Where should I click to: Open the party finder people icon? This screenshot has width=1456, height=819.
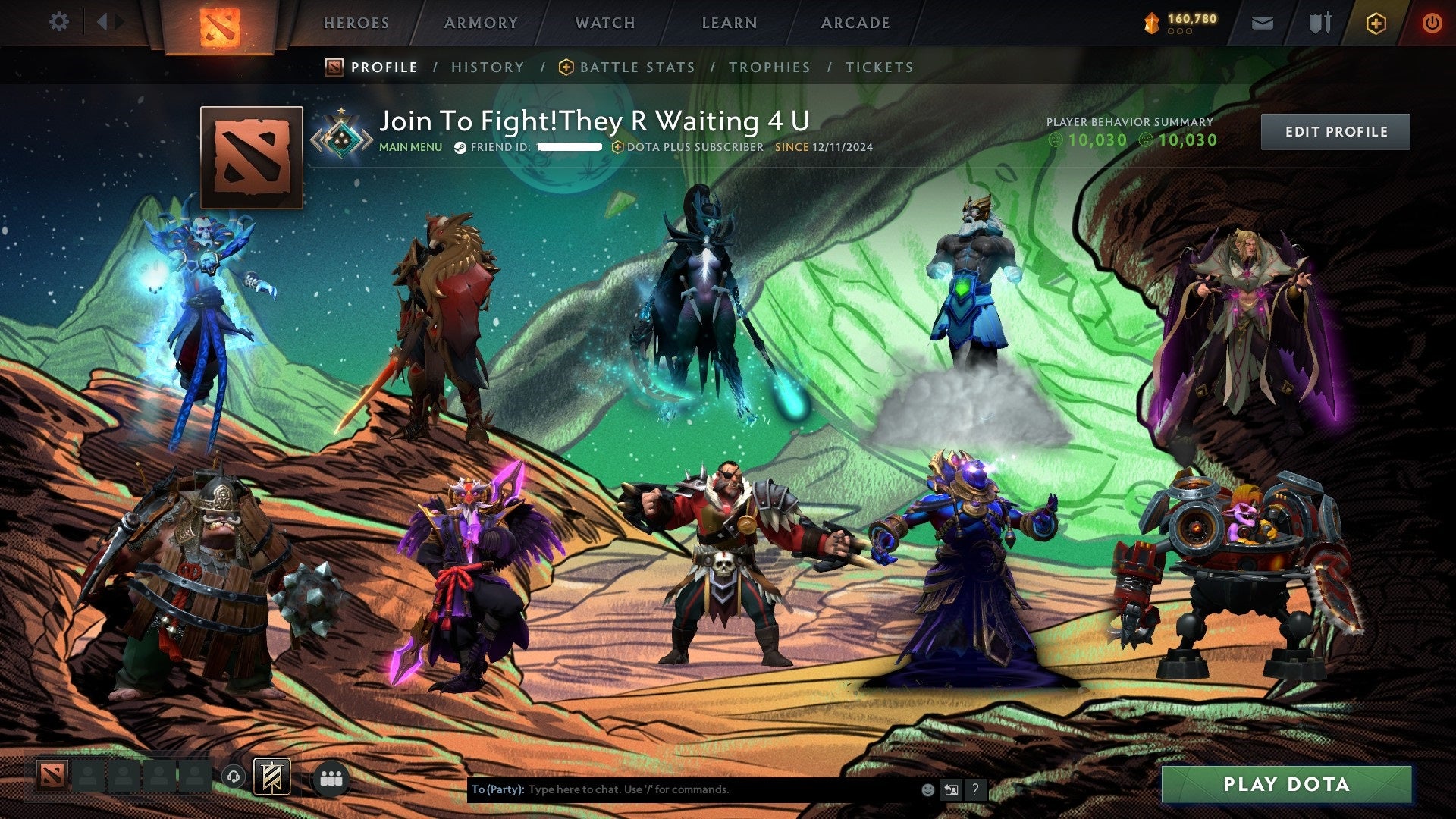(329, 777)
